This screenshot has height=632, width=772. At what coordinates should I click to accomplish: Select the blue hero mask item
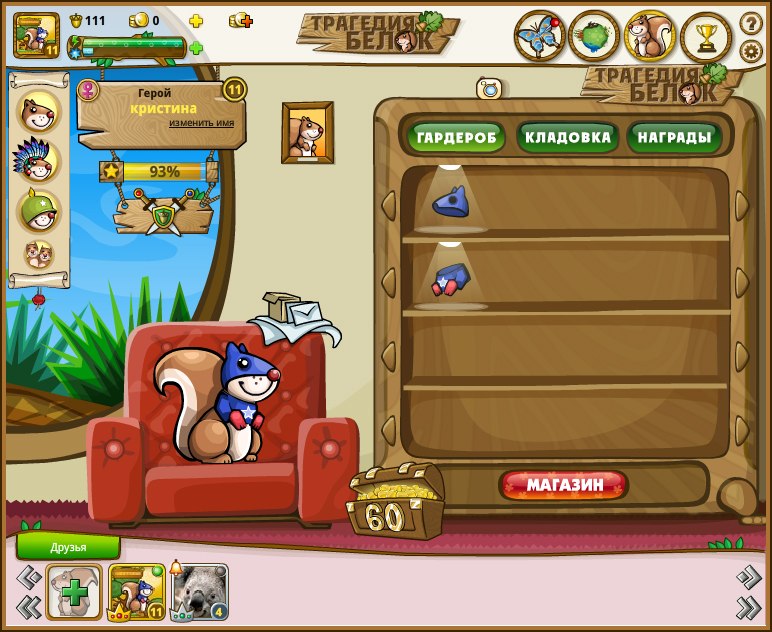451,202
